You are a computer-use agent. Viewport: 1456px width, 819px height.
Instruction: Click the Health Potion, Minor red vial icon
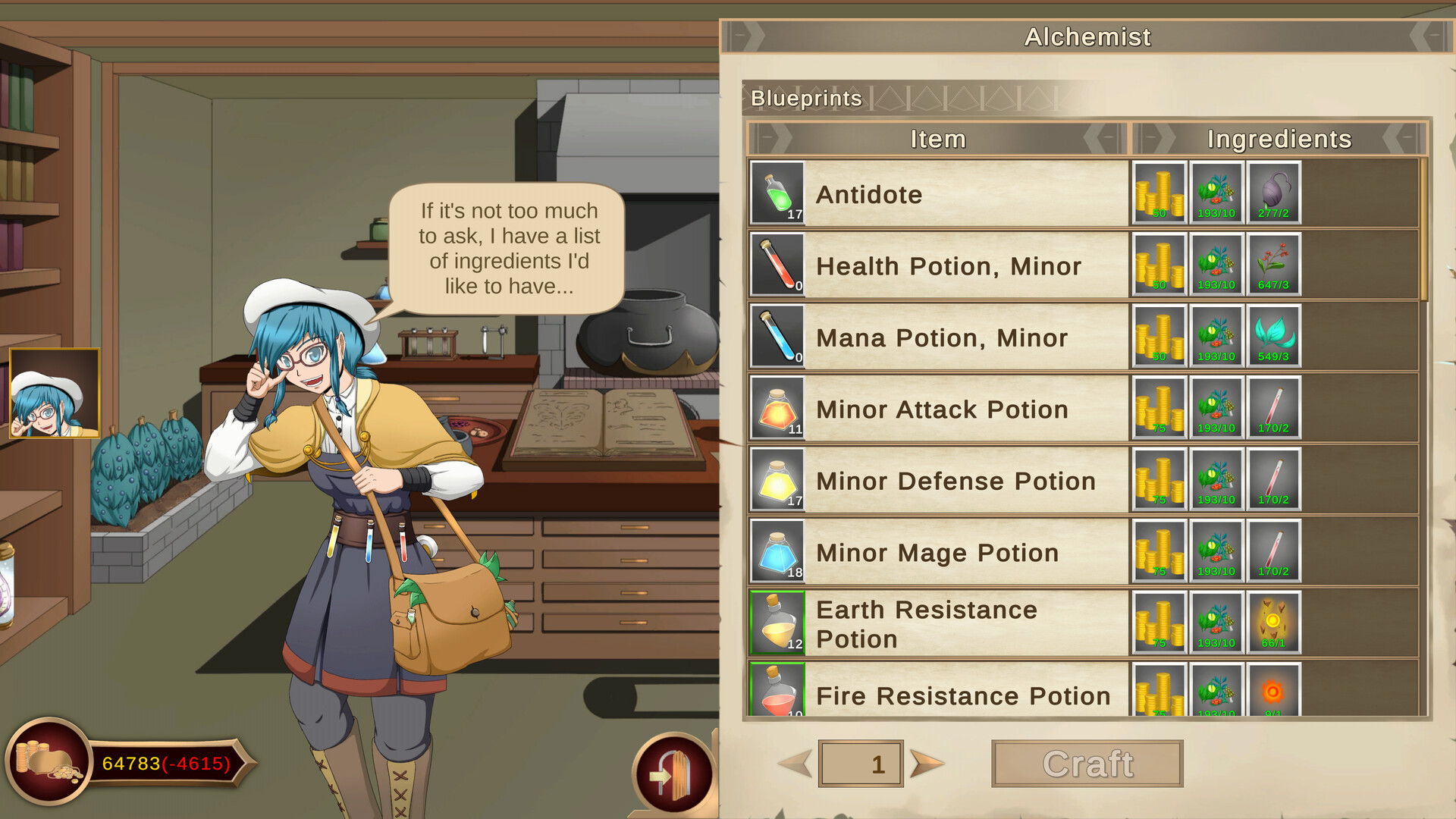point(777,265)
